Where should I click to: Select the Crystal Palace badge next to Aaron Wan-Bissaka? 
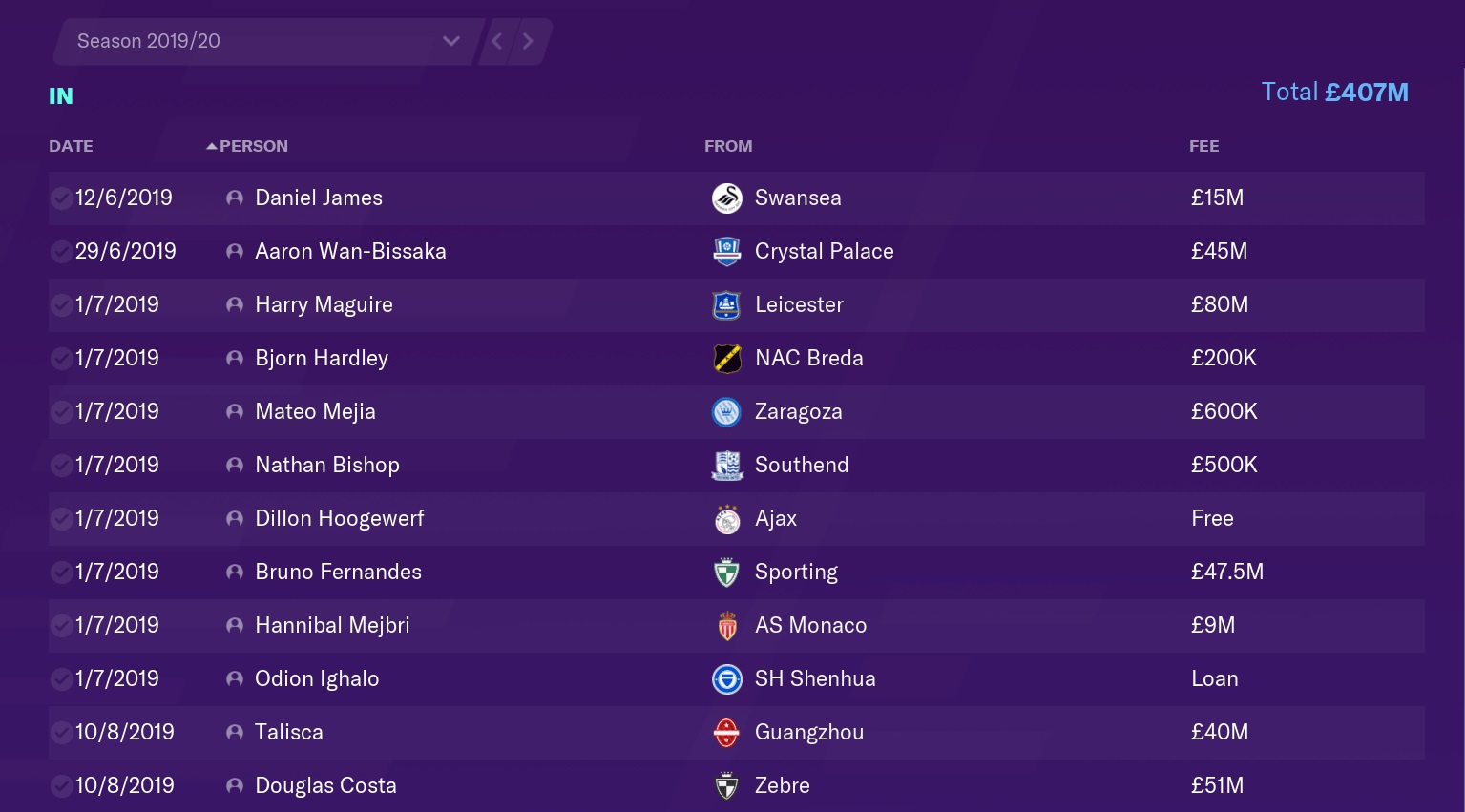[726, 251]
